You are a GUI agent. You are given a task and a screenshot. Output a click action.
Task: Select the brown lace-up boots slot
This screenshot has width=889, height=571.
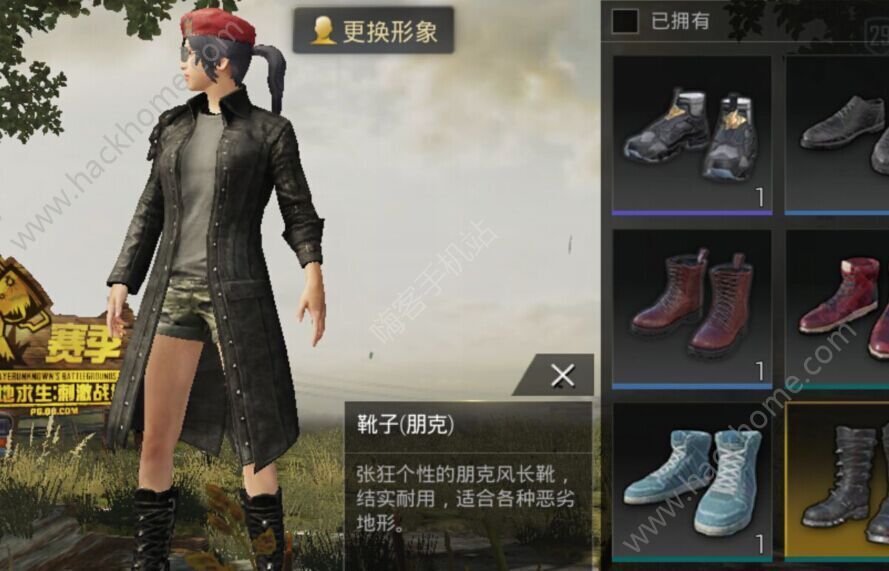[691, 307]
